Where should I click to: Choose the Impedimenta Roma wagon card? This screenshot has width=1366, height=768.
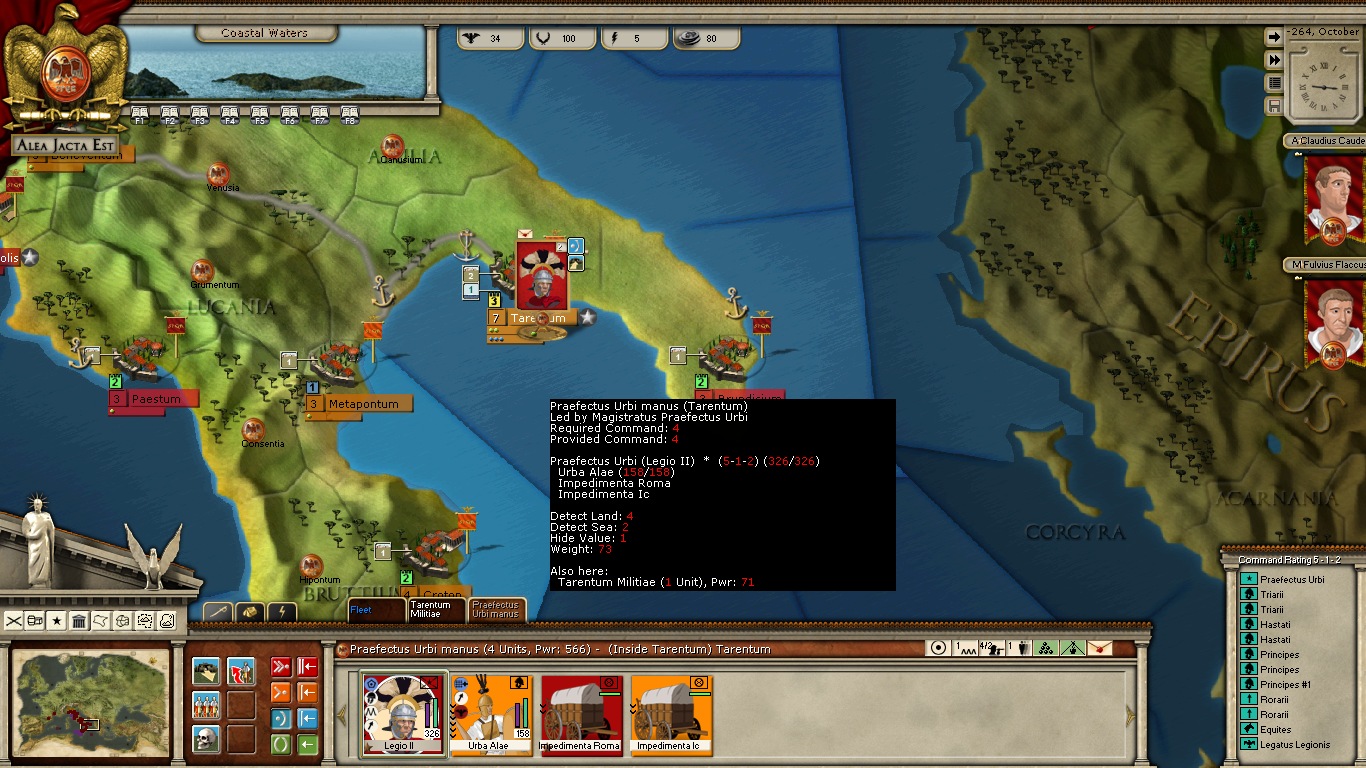[x=580, y=713]
